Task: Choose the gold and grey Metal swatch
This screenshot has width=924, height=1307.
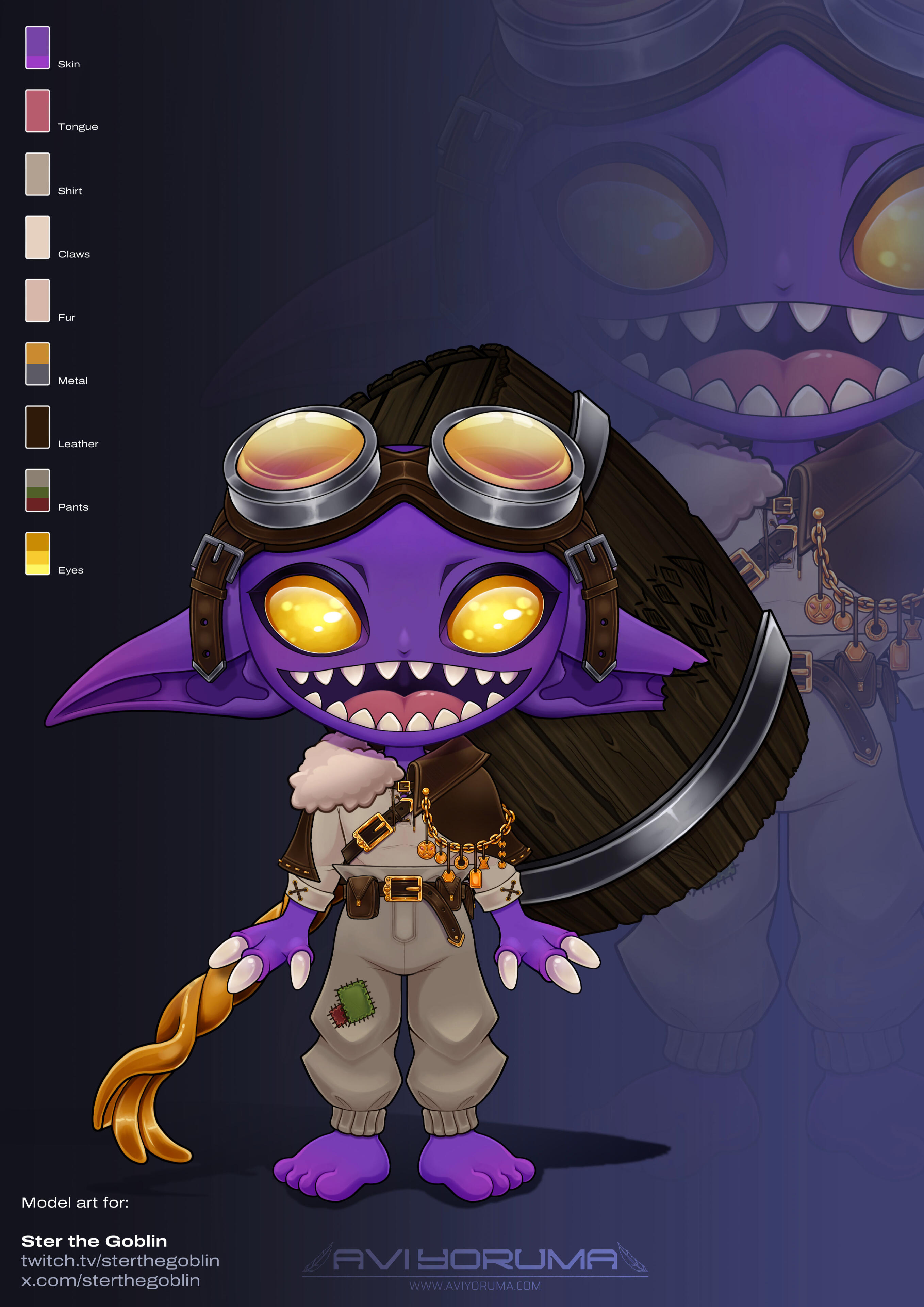Action: [x=37, y=364]
